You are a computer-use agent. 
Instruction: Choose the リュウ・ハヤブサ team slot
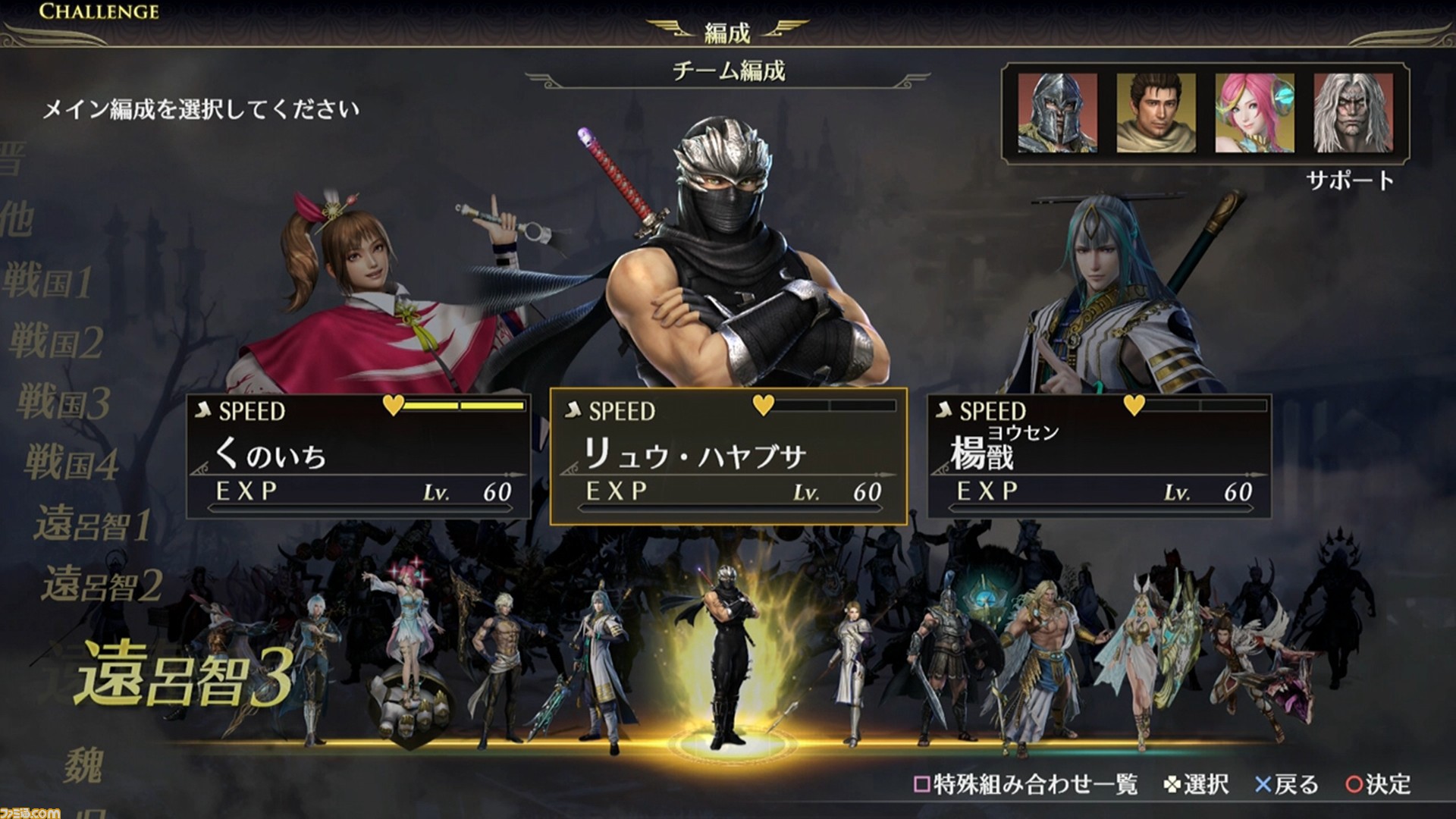coord(728,457)
